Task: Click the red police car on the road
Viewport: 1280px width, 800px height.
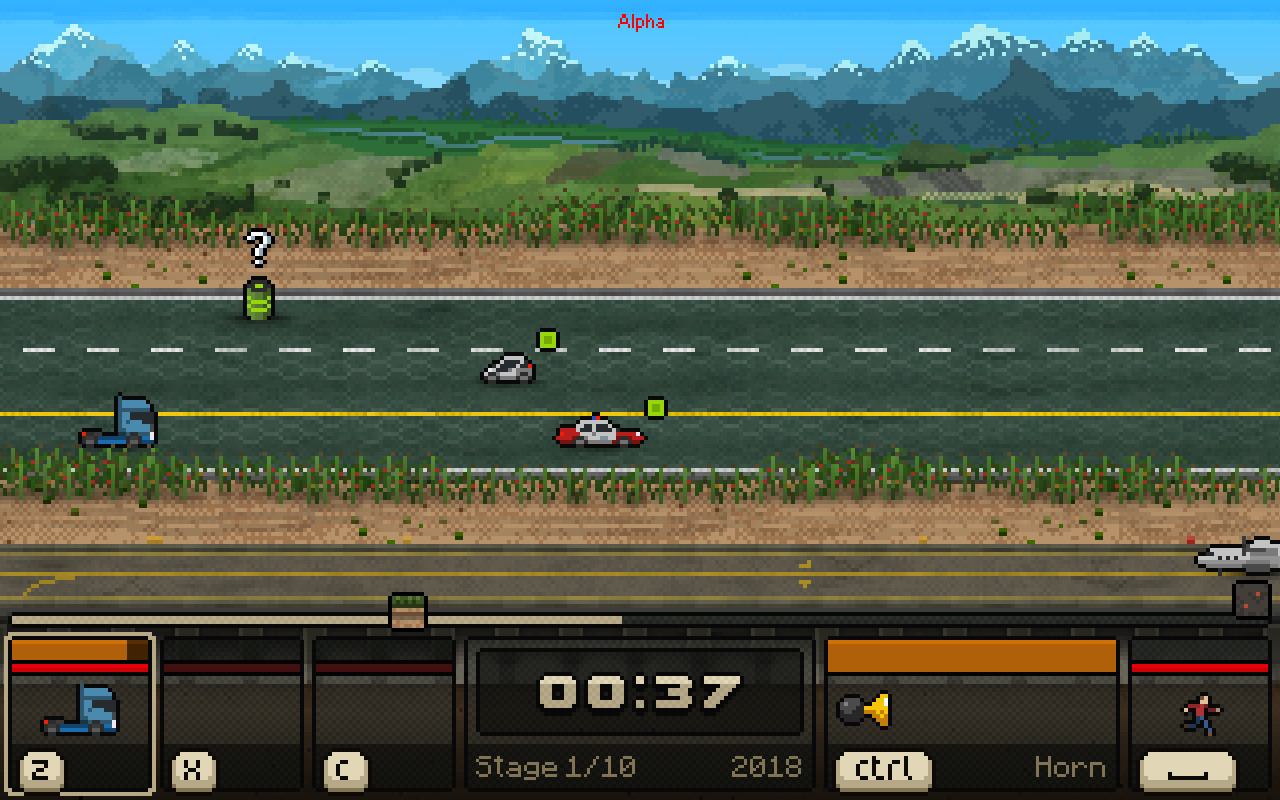Action: point(597,432)
